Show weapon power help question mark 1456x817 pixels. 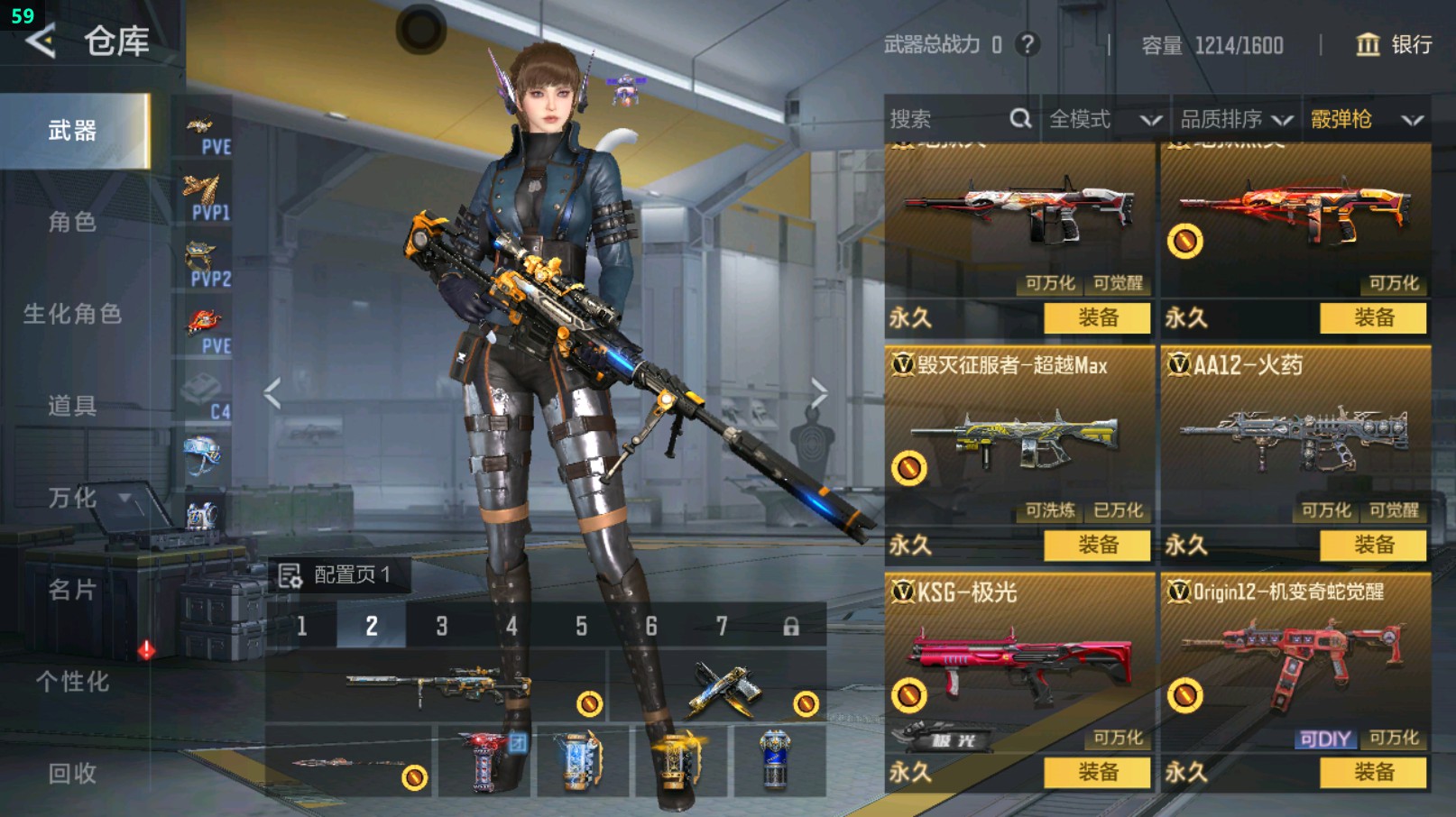(1027, 44)
